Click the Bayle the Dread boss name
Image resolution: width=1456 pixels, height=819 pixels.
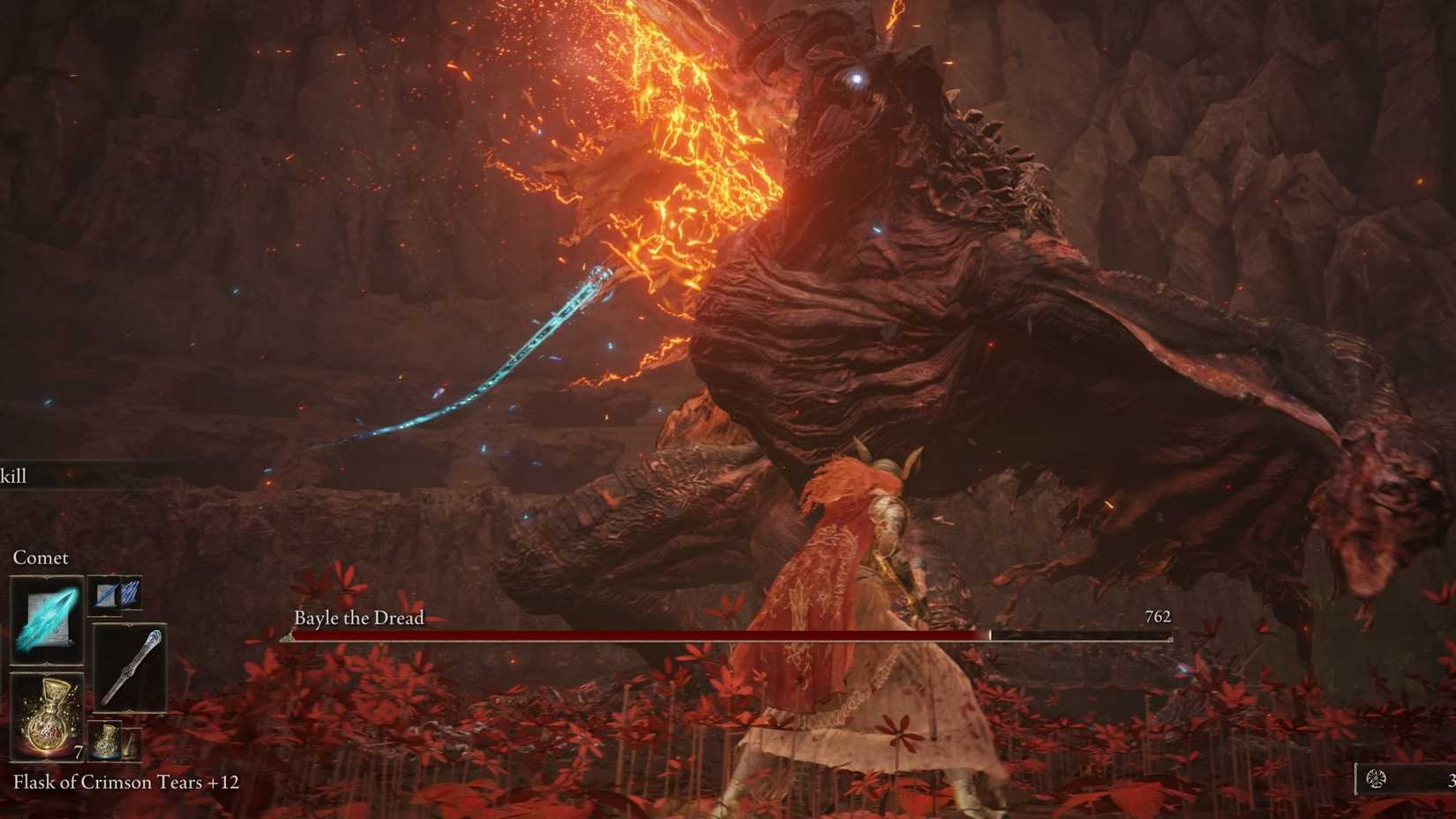(x=358, y=618)
